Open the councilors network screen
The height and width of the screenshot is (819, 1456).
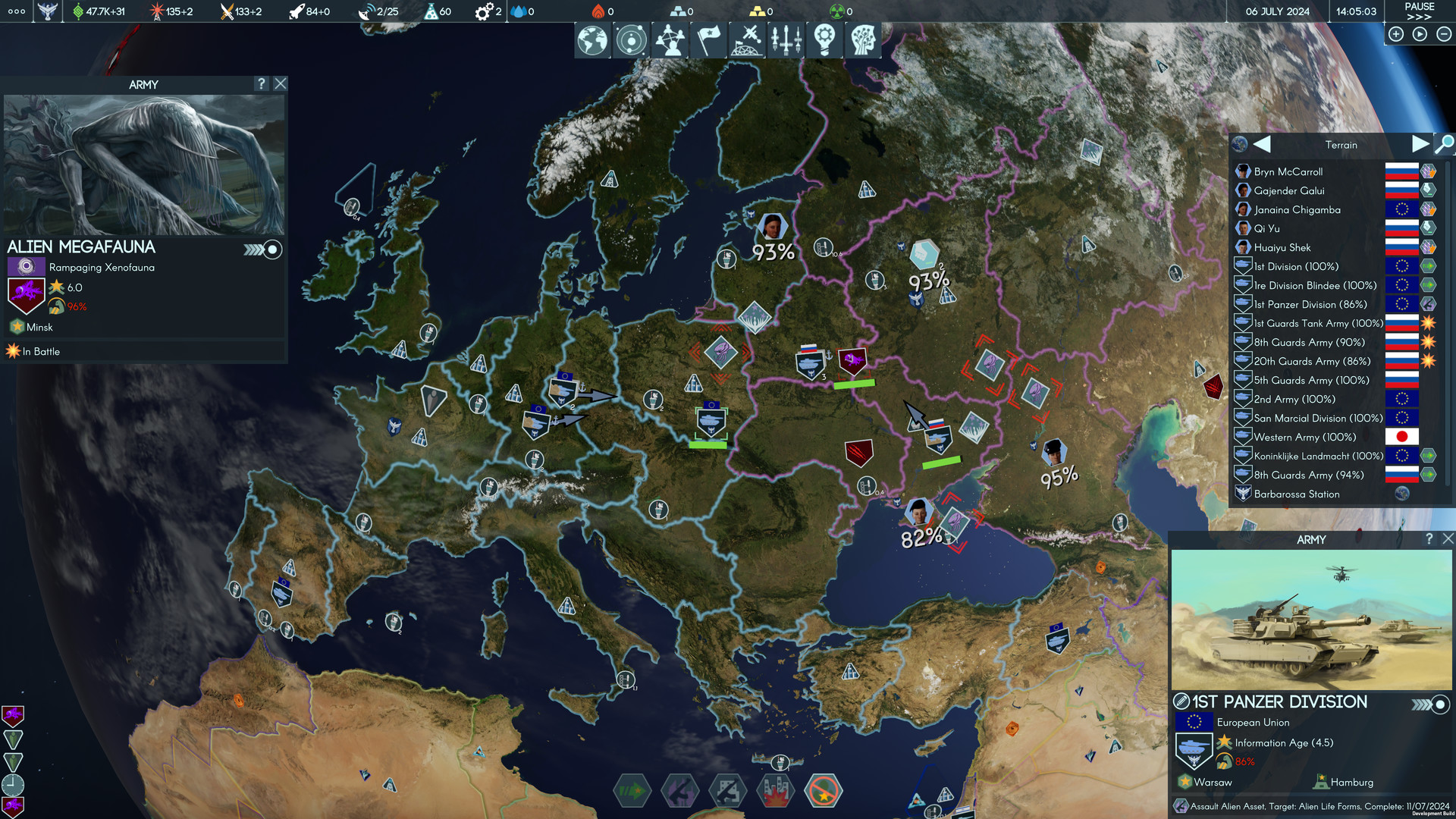coord(669,39)
